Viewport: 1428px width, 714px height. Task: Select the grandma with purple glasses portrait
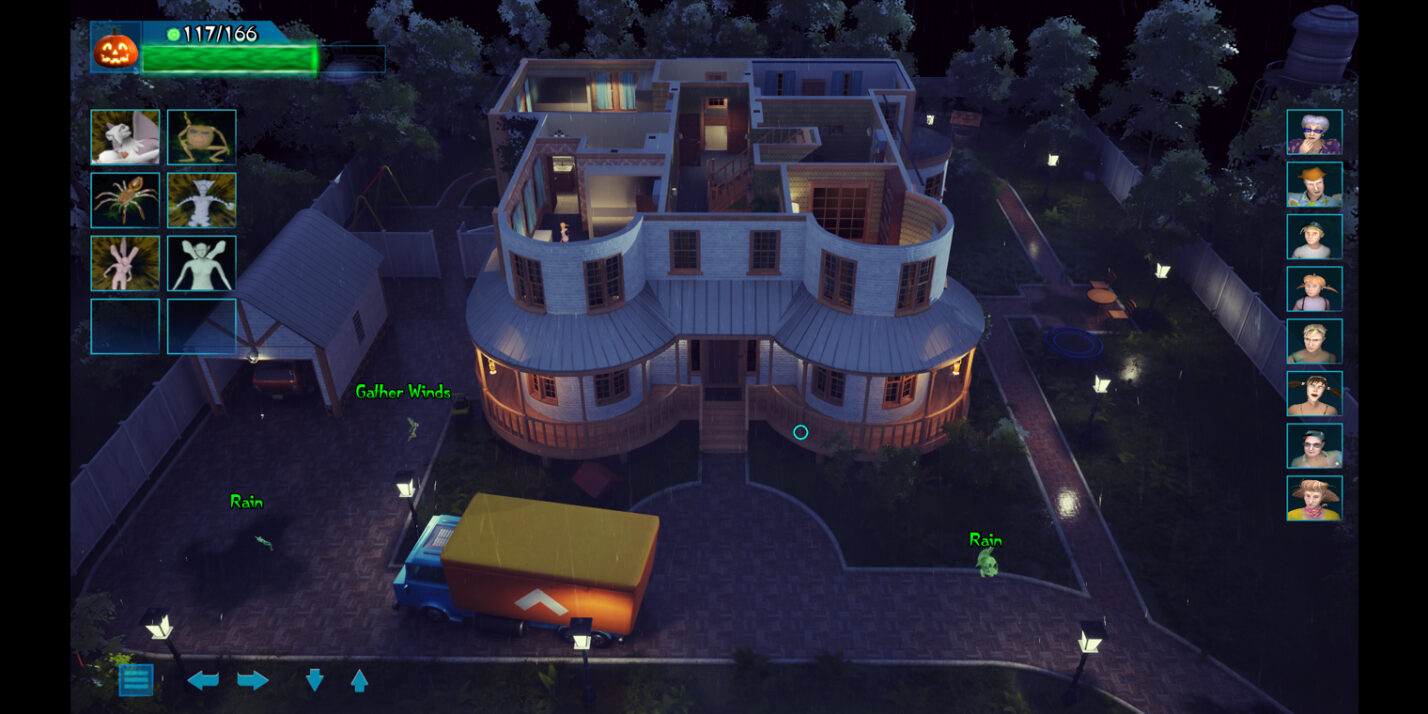tap(1314, 132)
